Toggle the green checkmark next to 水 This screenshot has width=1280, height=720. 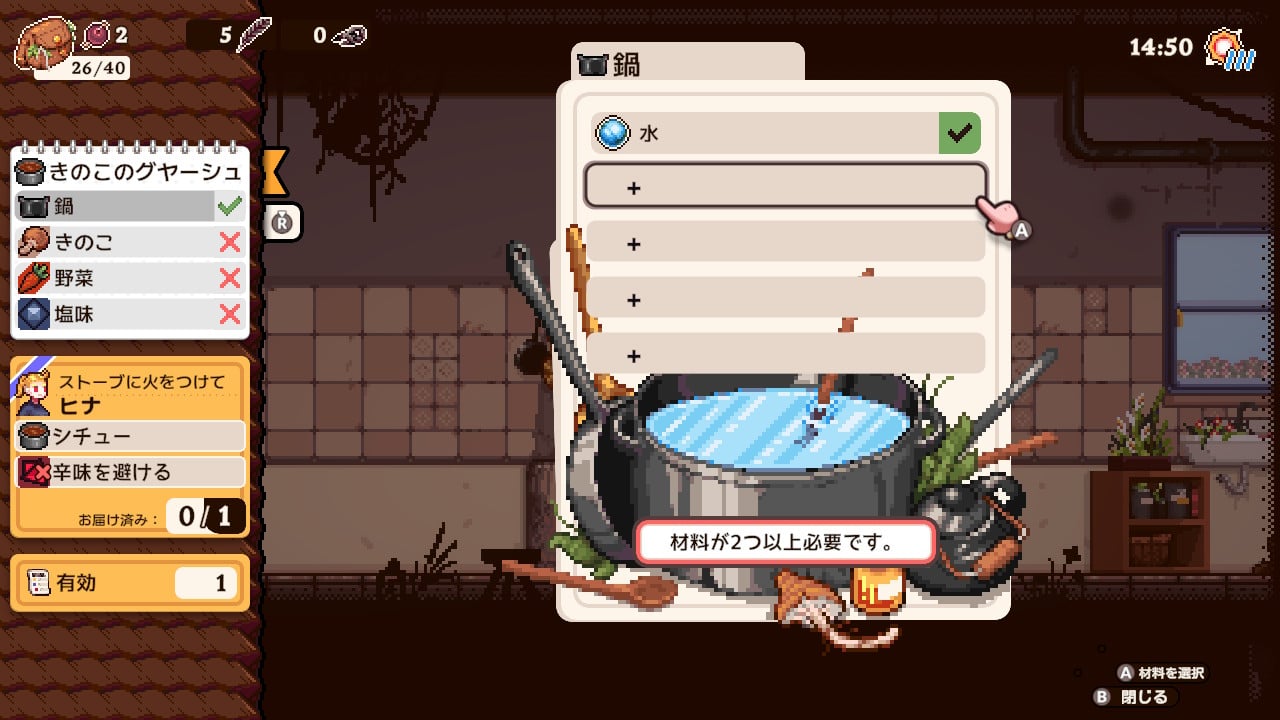(x=958, y=132)
